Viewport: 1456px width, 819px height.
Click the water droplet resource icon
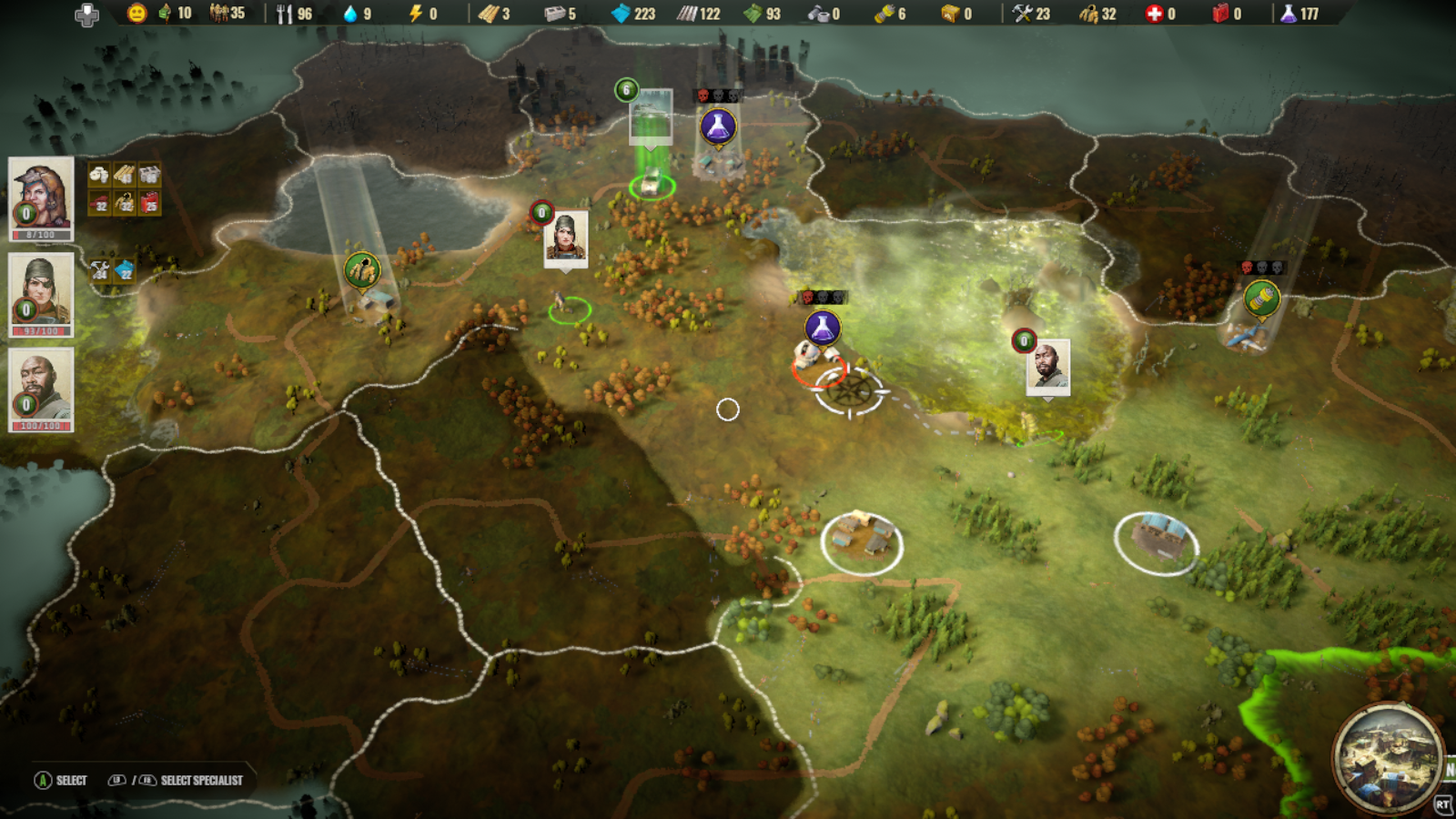tap(350, 14)
